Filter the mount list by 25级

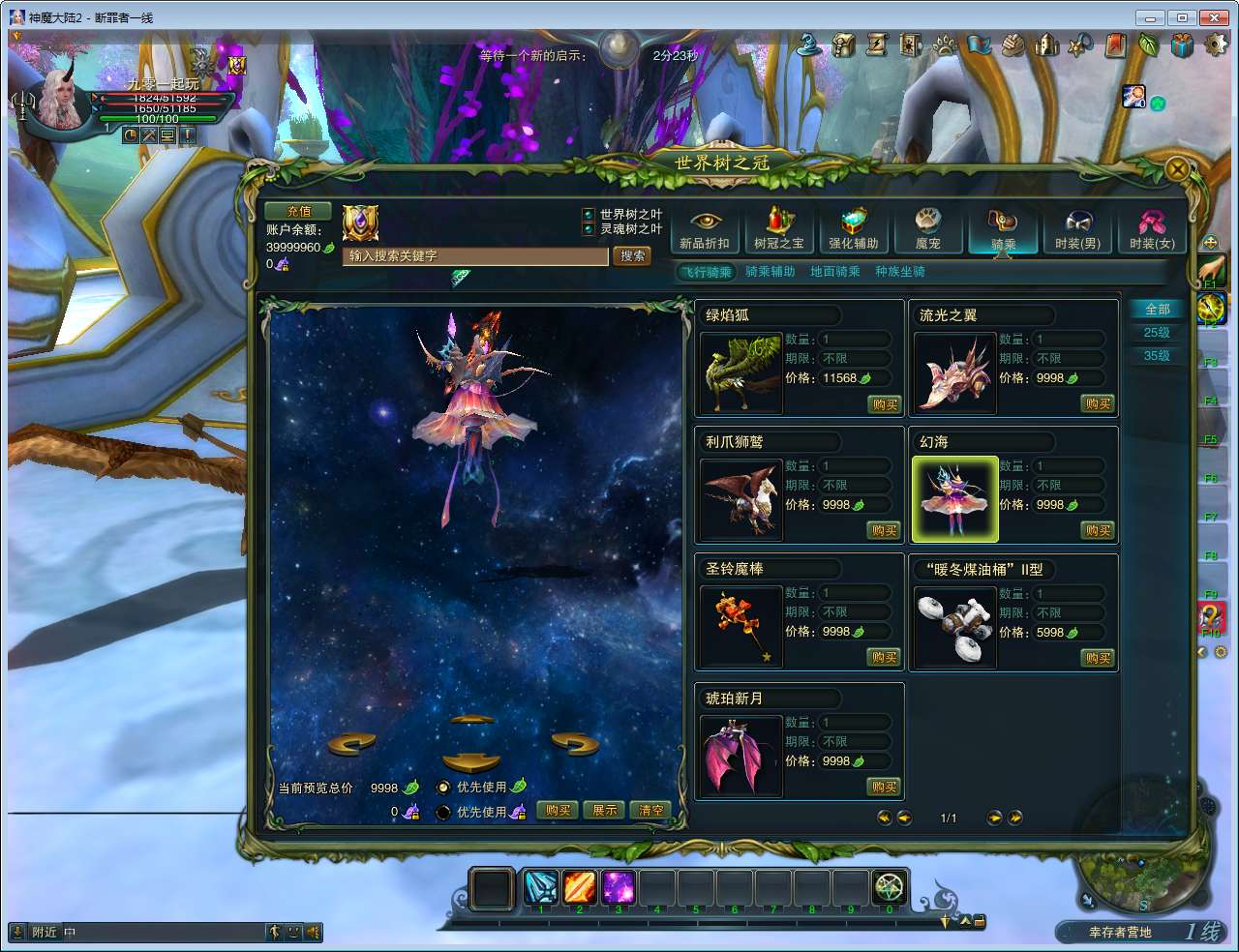click(x=1157, y=333)
